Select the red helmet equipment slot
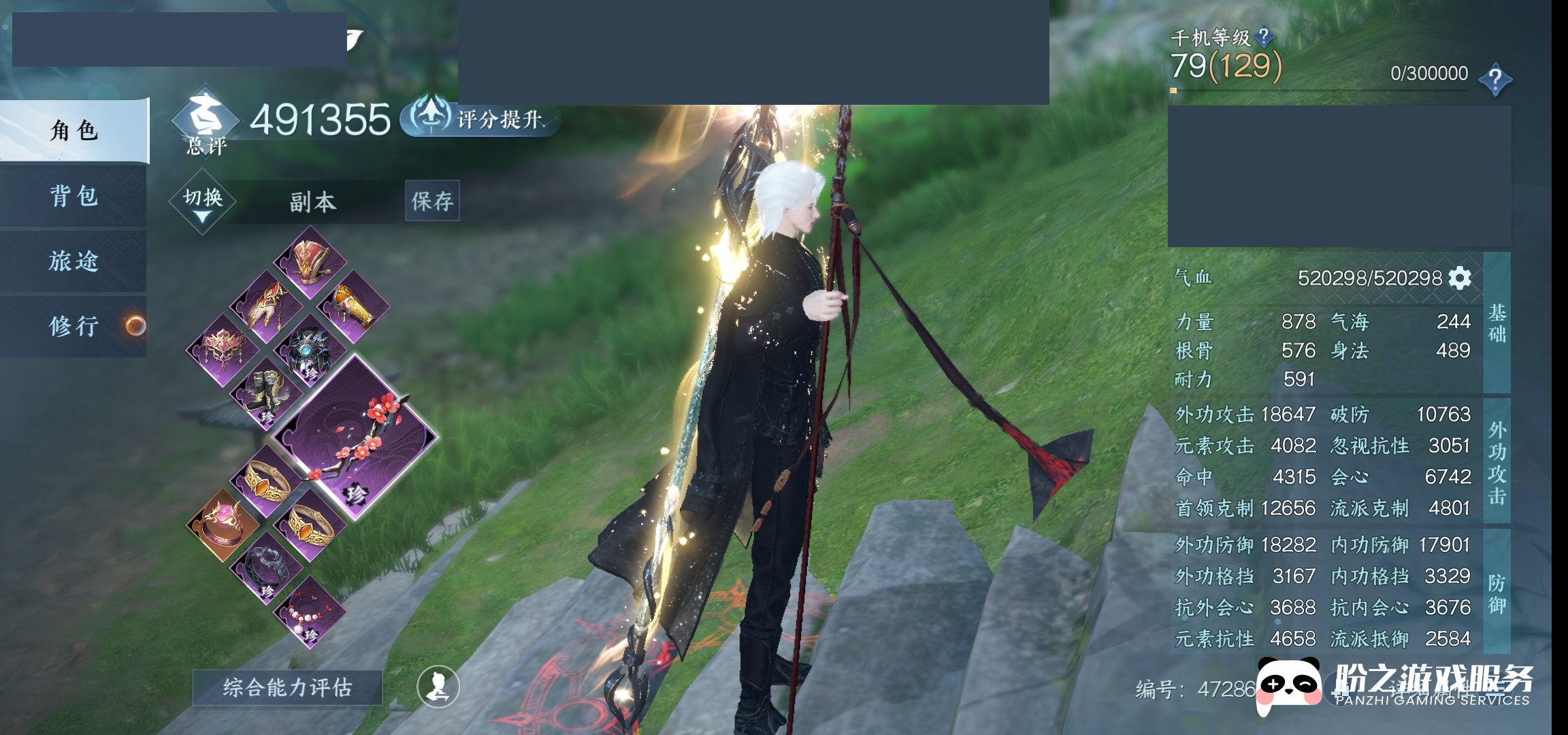 (x=311, y=262)
